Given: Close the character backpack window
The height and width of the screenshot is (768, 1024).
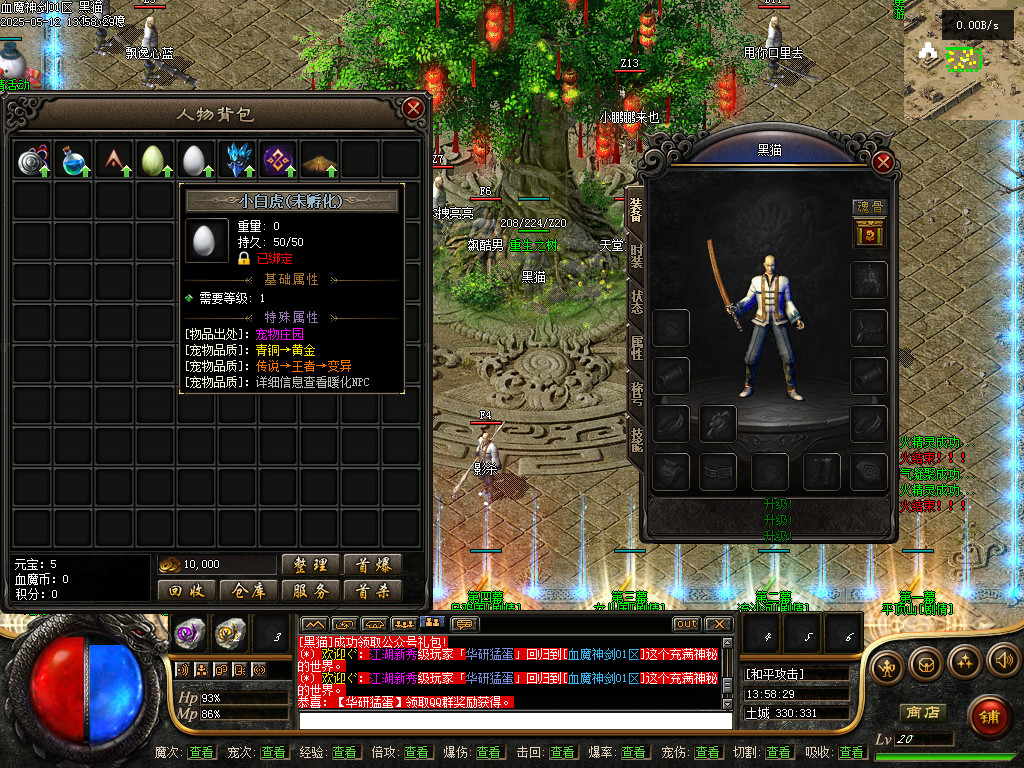Looking at the screenshot, I should click(413, 108).
